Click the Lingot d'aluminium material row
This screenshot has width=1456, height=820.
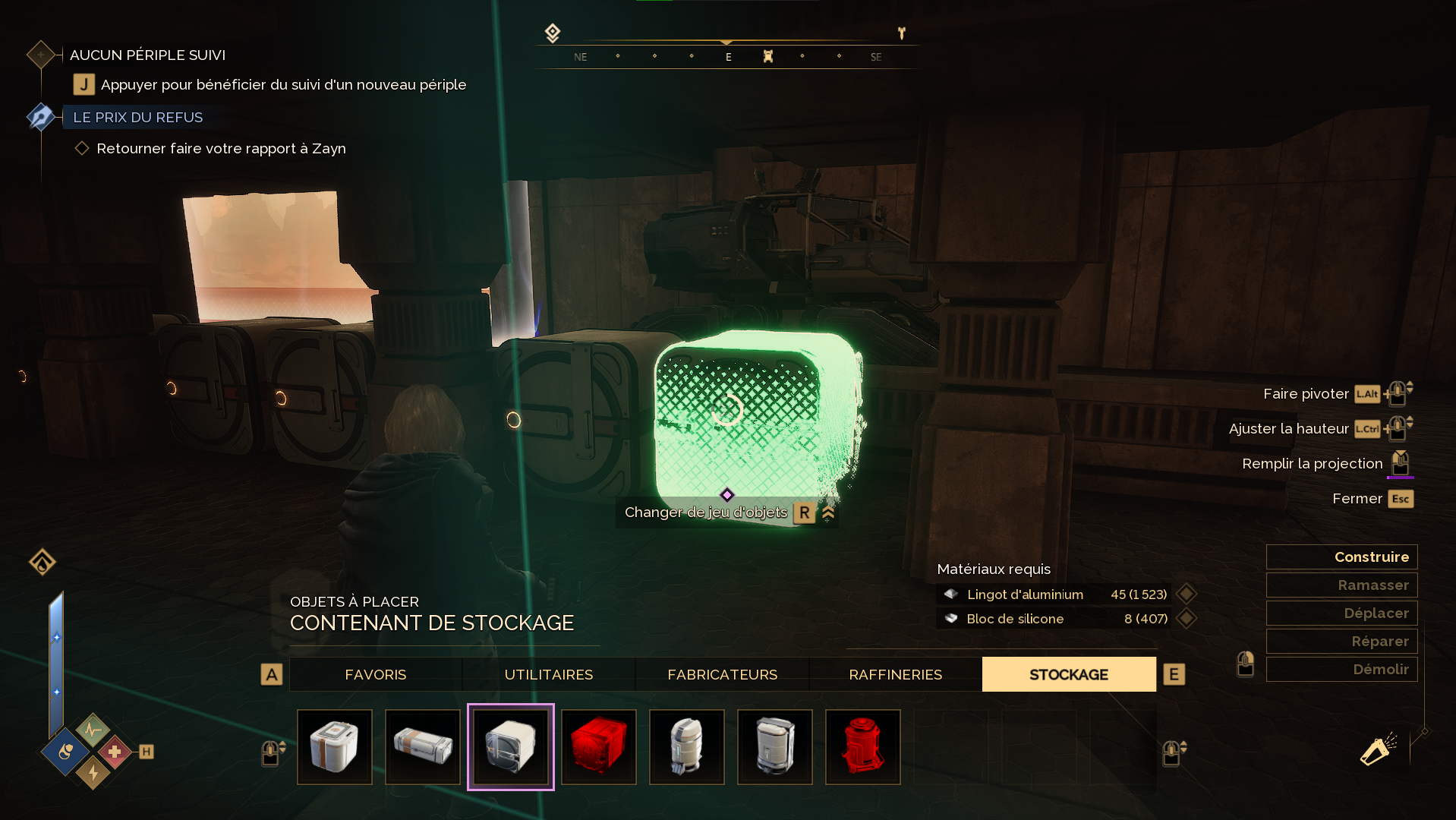click(1055, 594)
